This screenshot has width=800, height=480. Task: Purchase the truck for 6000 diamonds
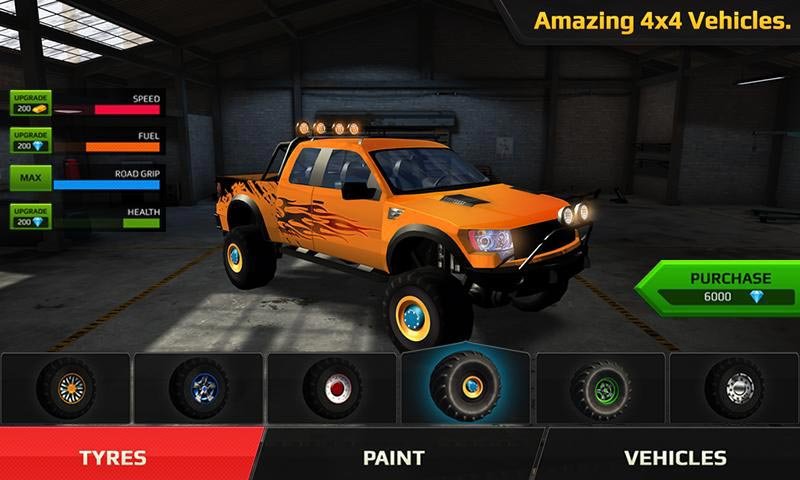coord(717,288)
